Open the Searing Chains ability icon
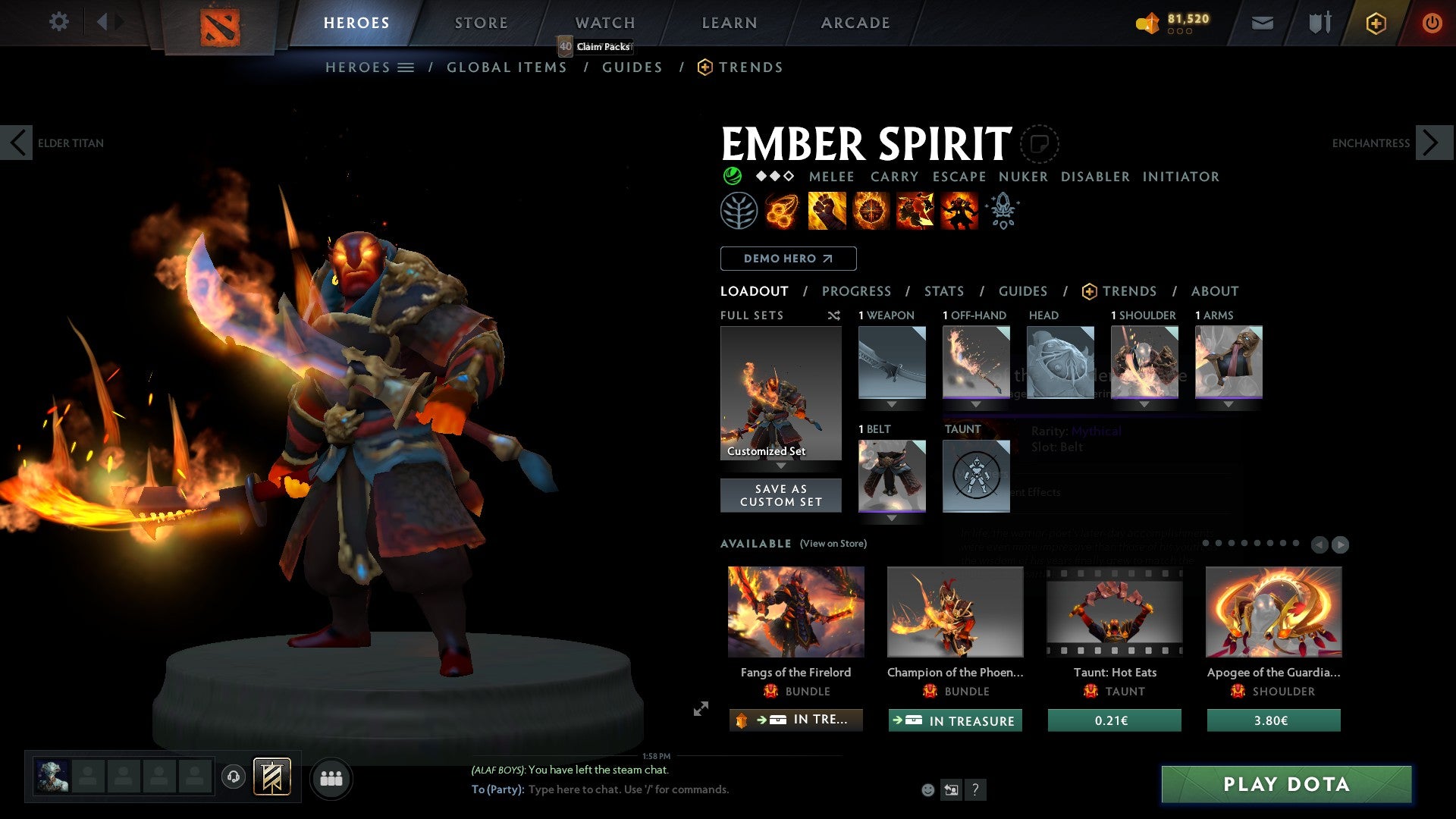Image resolution: width=1456 pixels, height=819 pixels. 780,210
